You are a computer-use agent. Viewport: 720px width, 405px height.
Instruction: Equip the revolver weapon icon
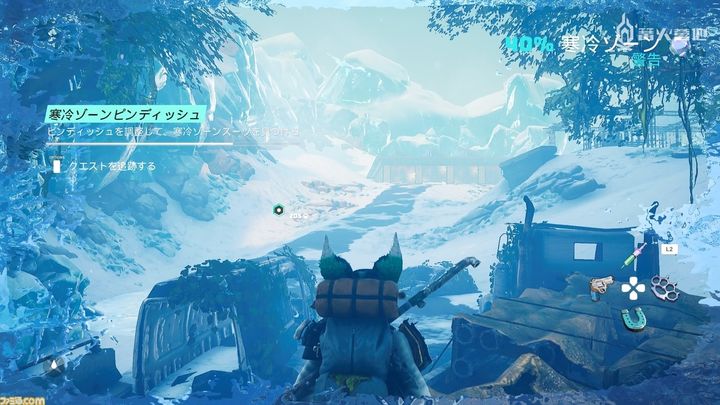[x=600, y=287]
